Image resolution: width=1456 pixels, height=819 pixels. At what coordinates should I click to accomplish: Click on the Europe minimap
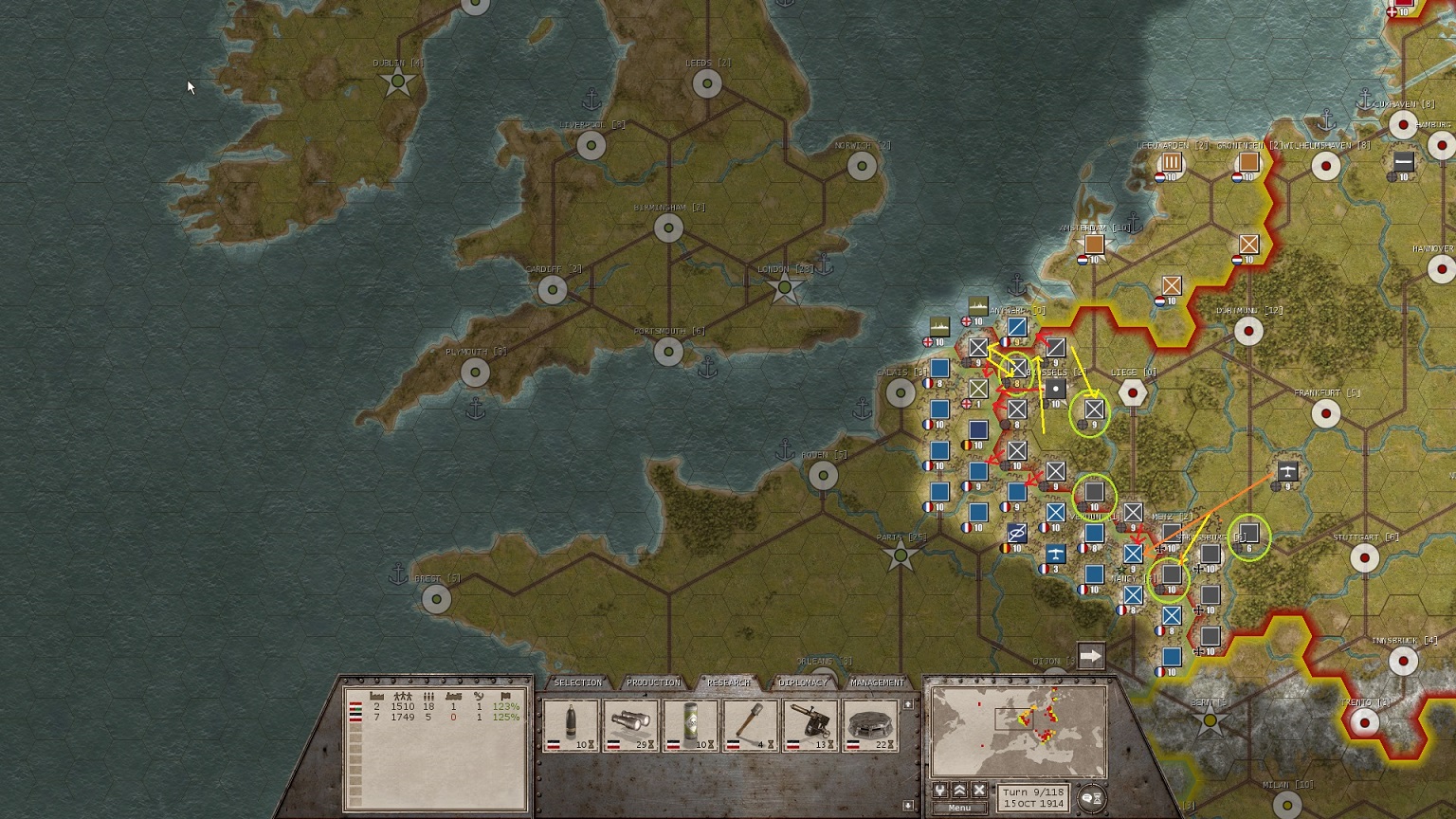click(1019, 733)
